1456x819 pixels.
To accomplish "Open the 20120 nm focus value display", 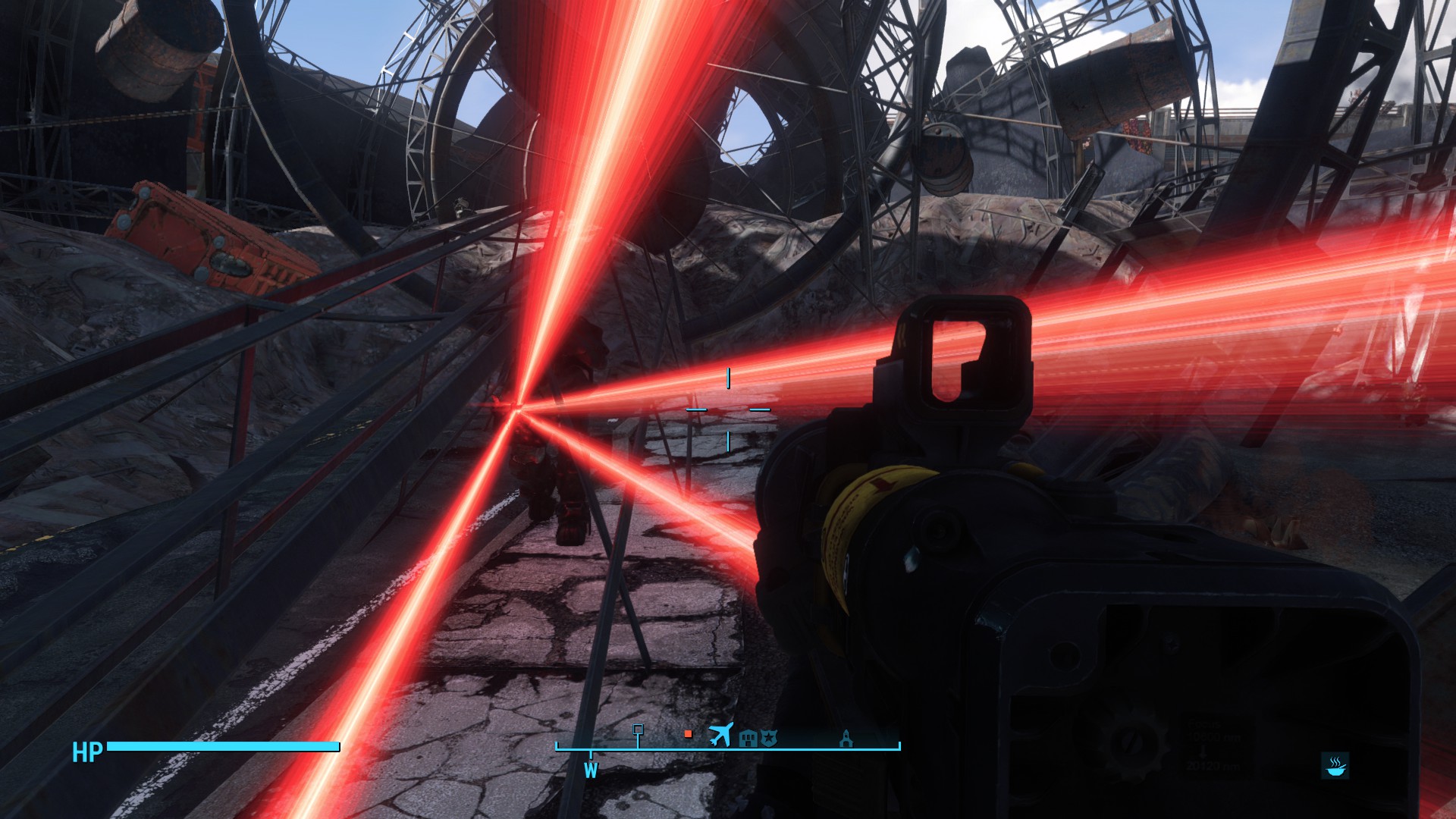I will (x=1214, y=766).
